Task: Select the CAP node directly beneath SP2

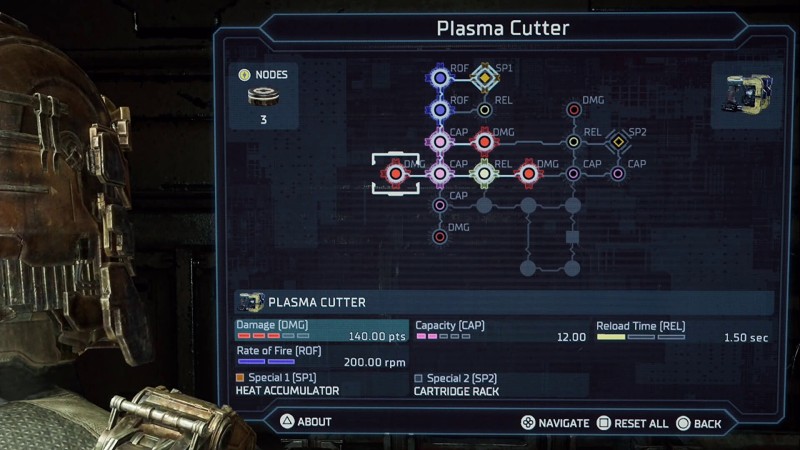Action: pos(617,173)
